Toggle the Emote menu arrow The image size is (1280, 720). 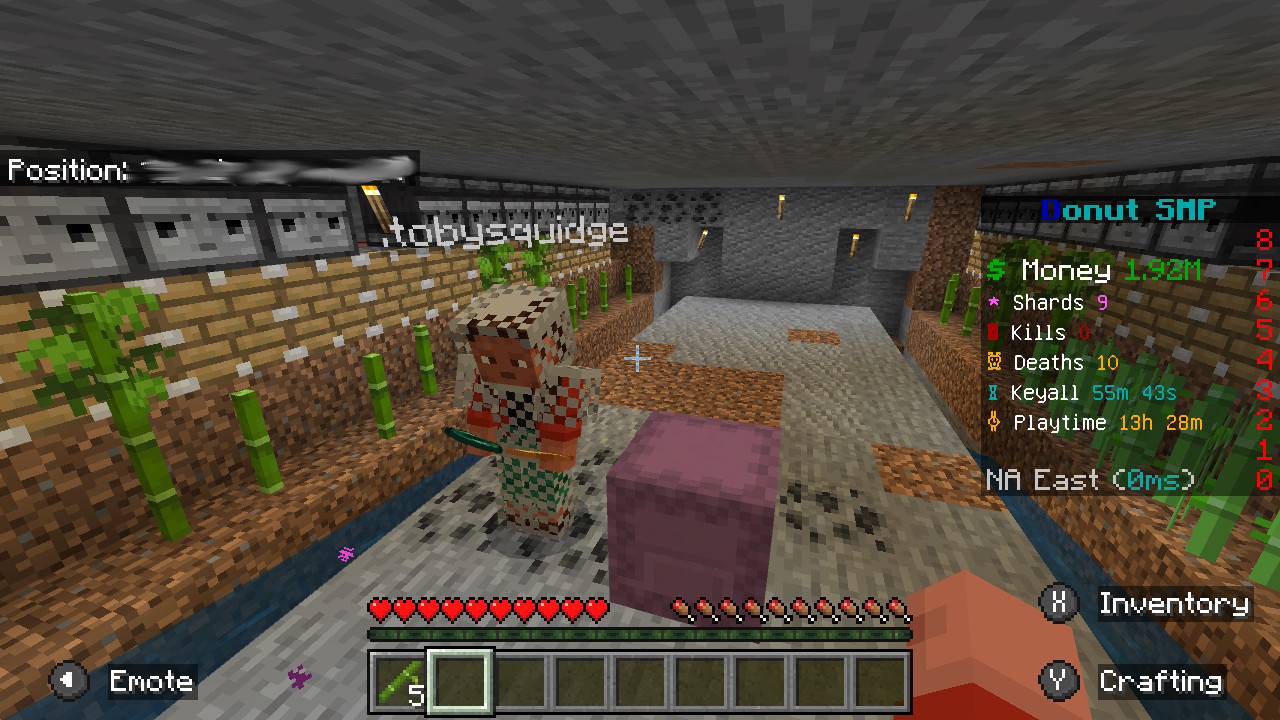click(x=66, y=681)
